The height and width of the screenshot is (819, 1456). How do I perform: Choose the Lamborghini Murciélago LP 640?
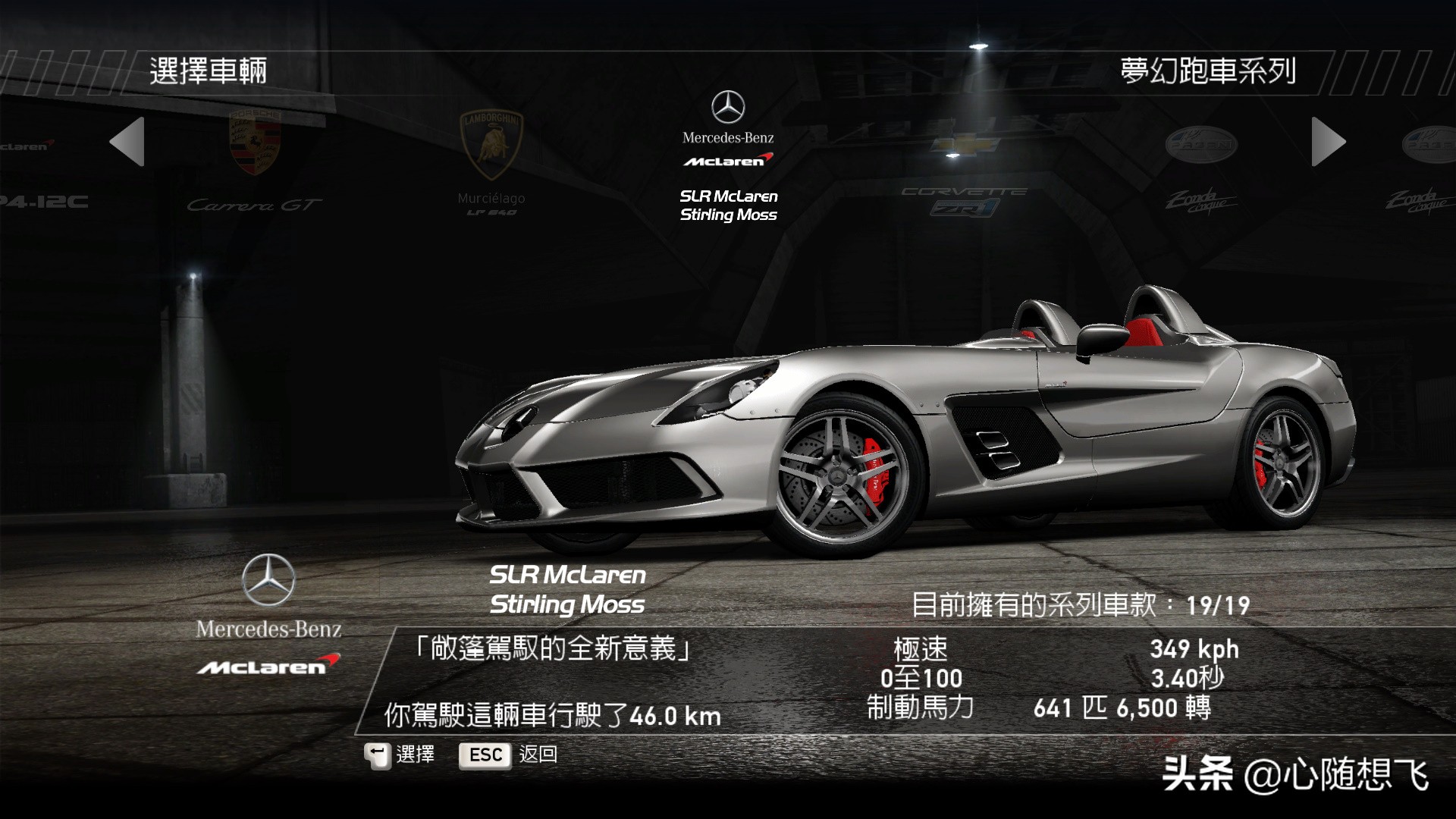[491, 163]
